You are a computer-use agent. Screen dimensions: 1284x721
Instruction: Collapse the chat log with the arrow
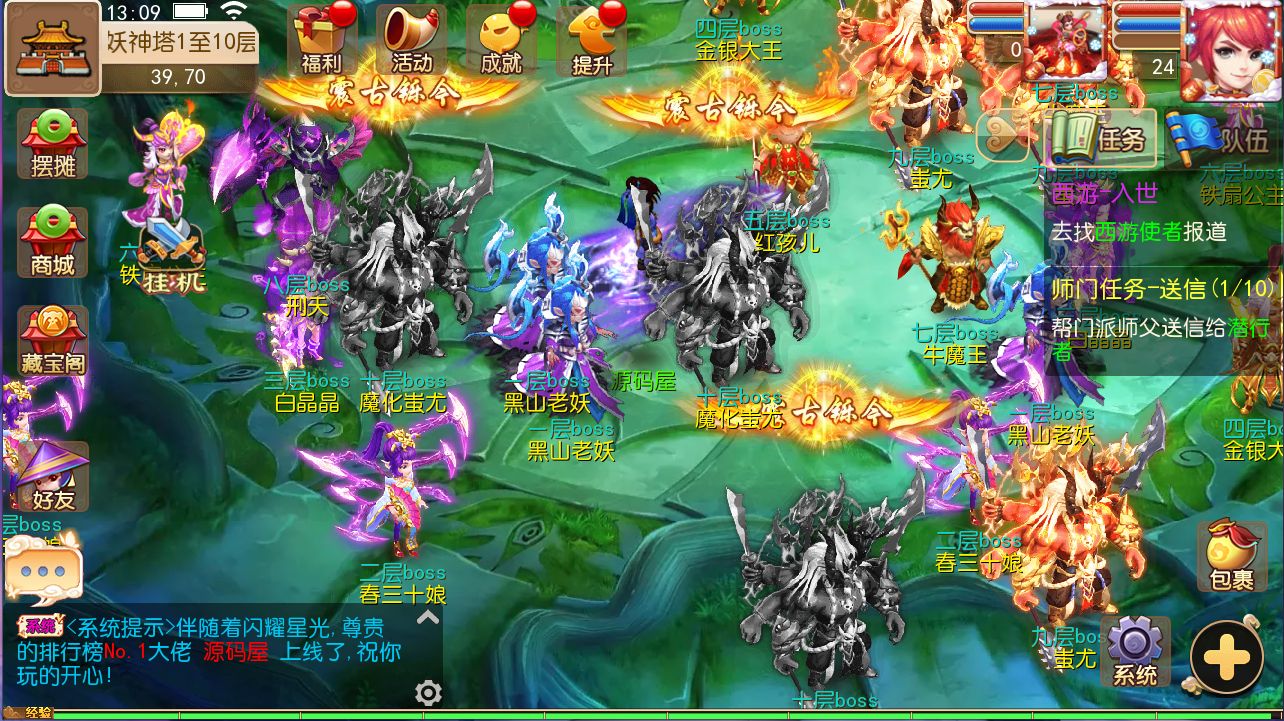[427, 619]
